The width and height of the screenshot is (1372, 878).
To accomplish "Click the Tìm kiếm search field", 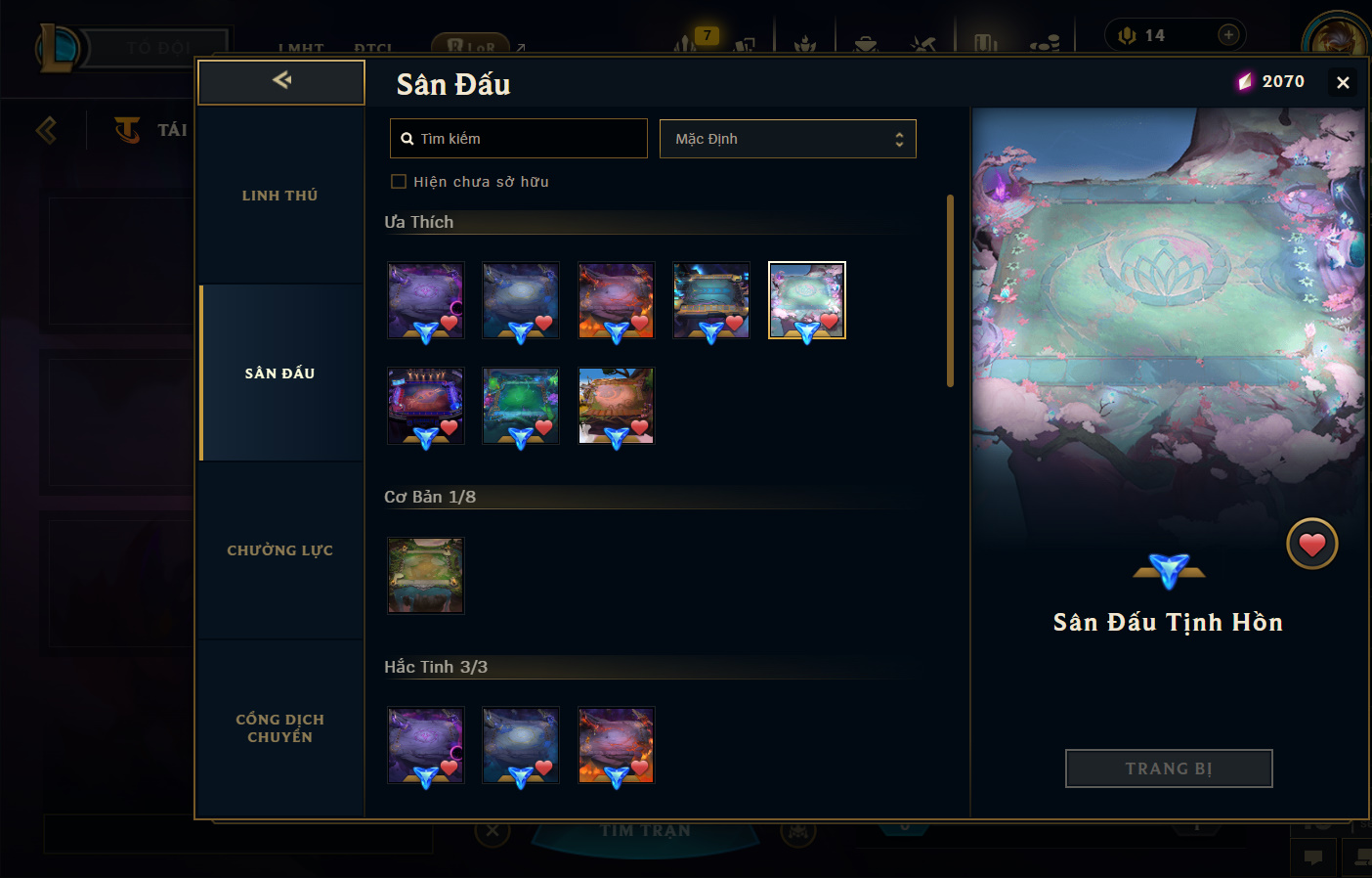I will 519,139.
